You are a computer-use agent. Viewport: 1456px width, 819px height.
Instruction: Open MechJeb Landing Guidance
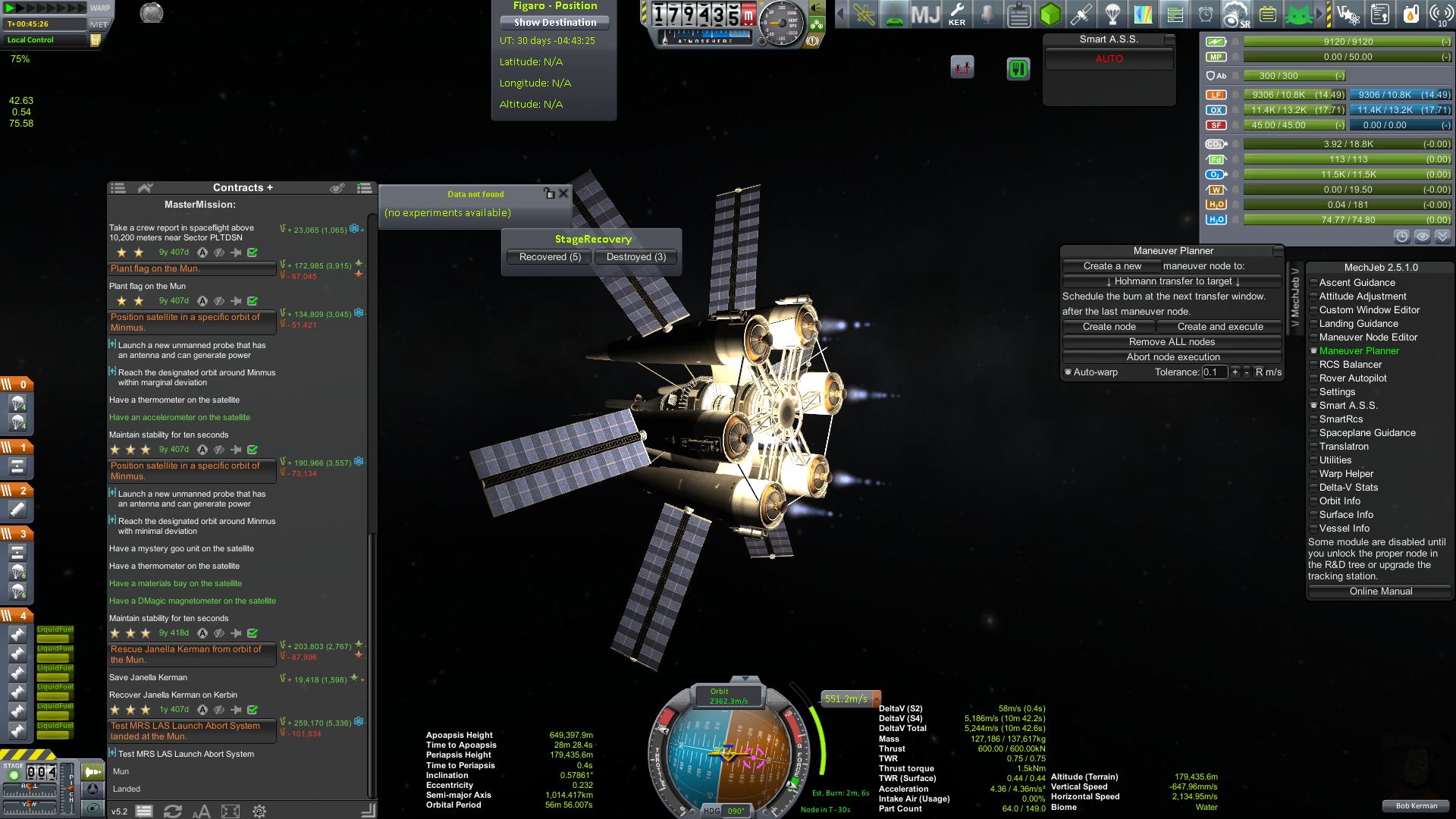point(1358,324)
